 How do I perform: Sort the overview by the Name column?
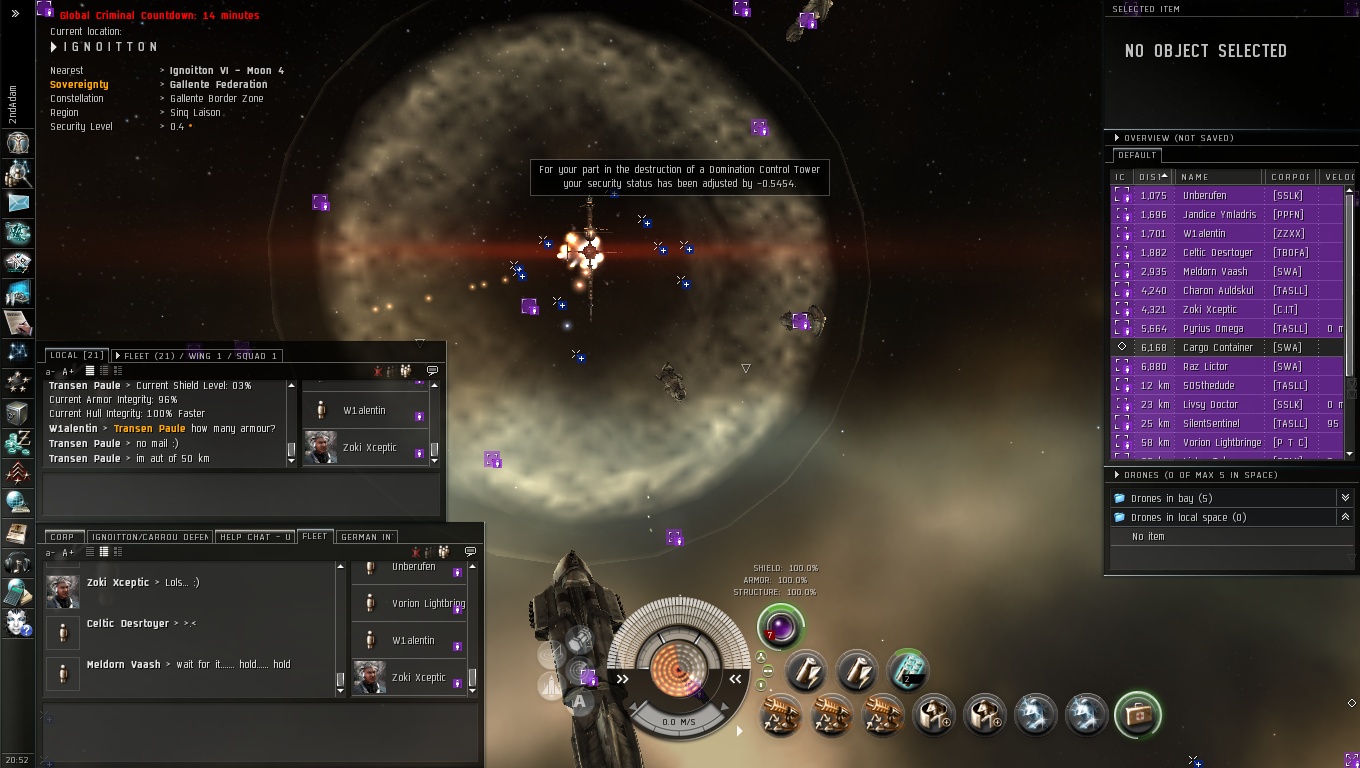1217,177
